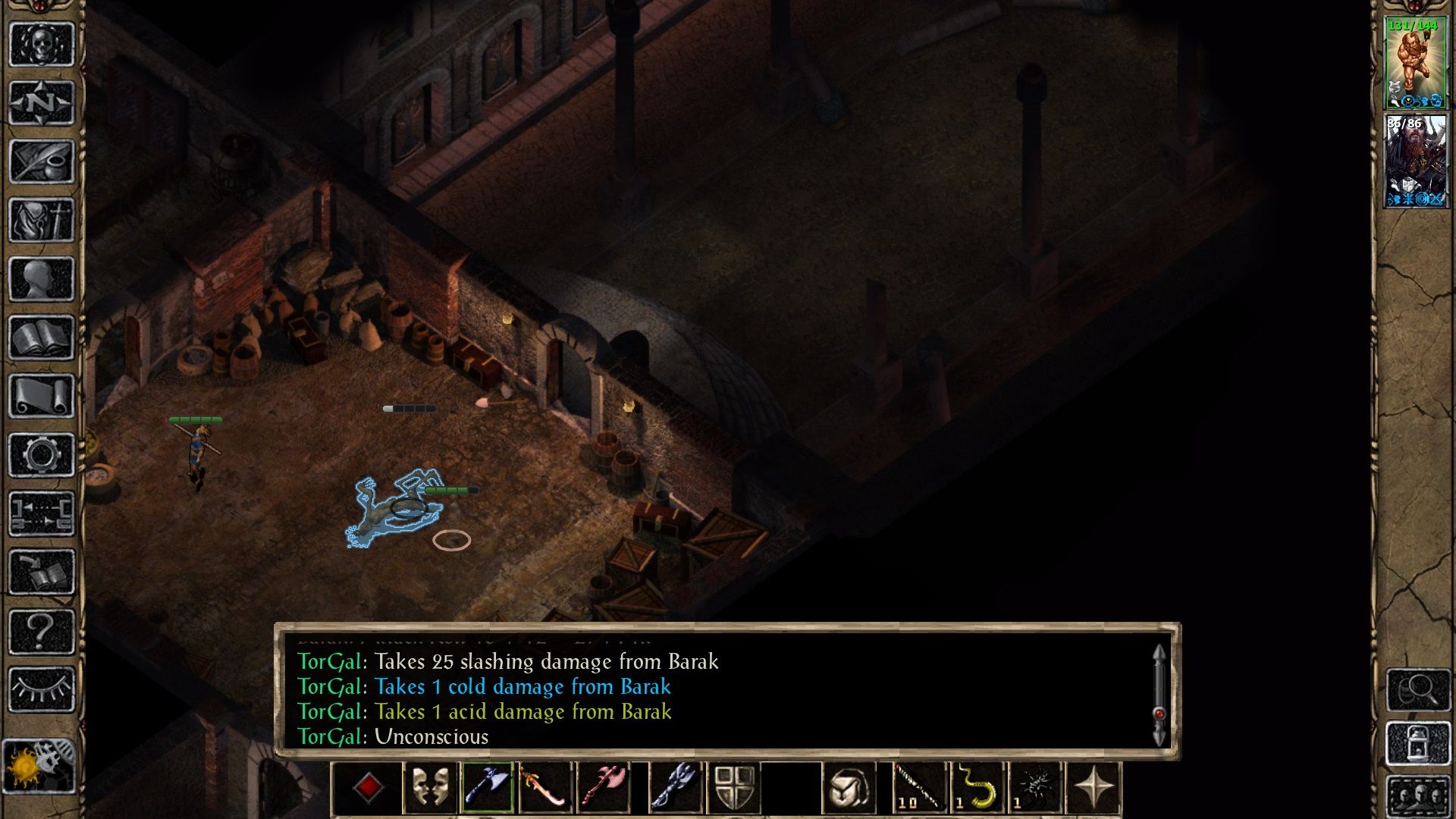Open the priest scroll button
Image resolution: width=1456 pixels, height=819 pixels.
point(41,396)
